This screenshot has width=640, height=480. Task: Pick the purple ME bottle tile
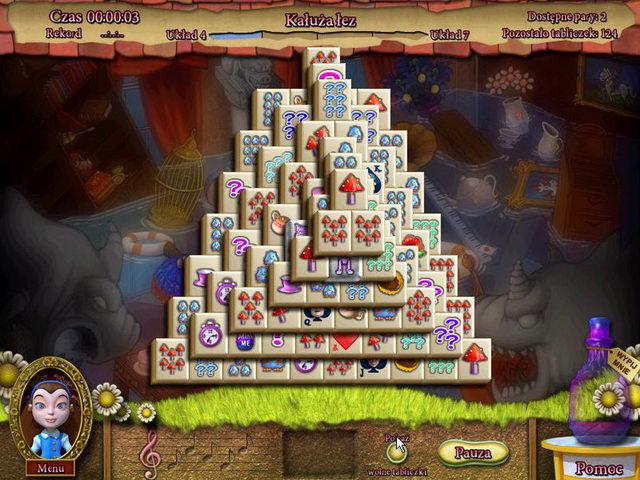point(243,342)
